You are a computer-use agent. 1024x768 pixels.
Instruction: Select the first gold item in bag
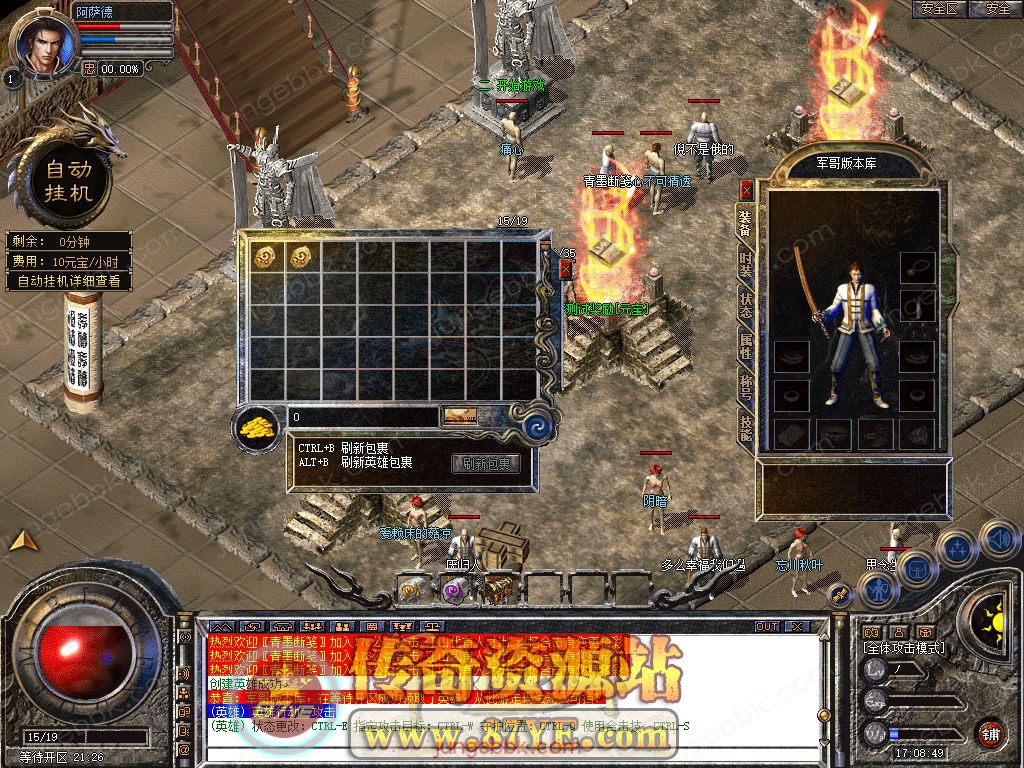pyautogui.click(x=265, y=257)
